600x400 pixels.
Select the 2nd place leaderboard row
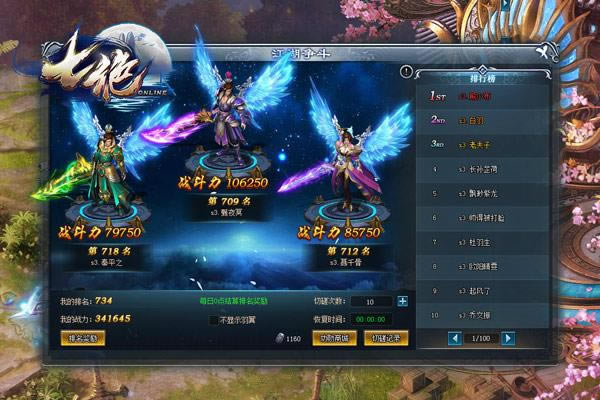(x=481, y=120)
